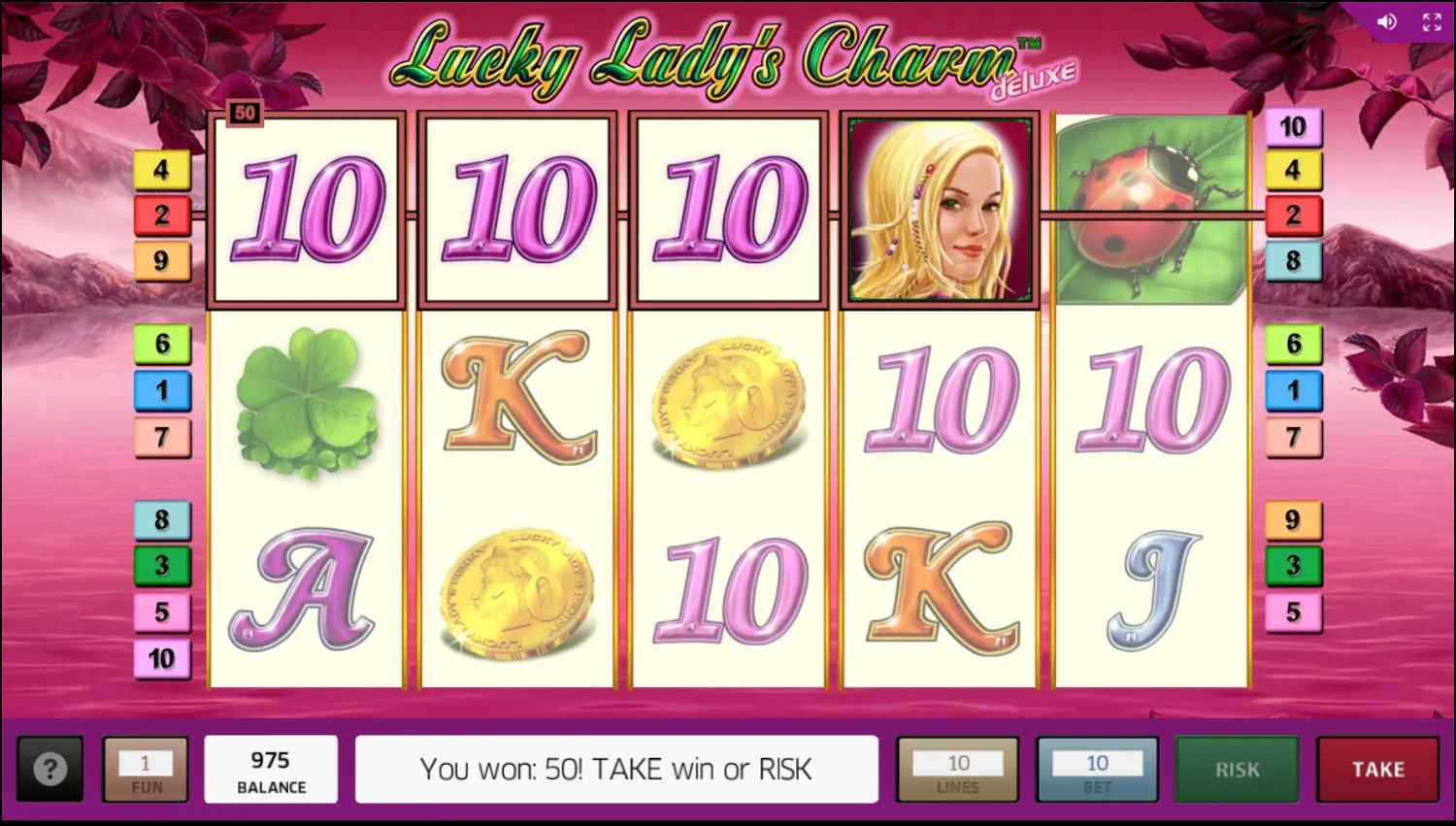Open the BET selector
The height and width of the screenshot is (826, 1456).
1098,770
